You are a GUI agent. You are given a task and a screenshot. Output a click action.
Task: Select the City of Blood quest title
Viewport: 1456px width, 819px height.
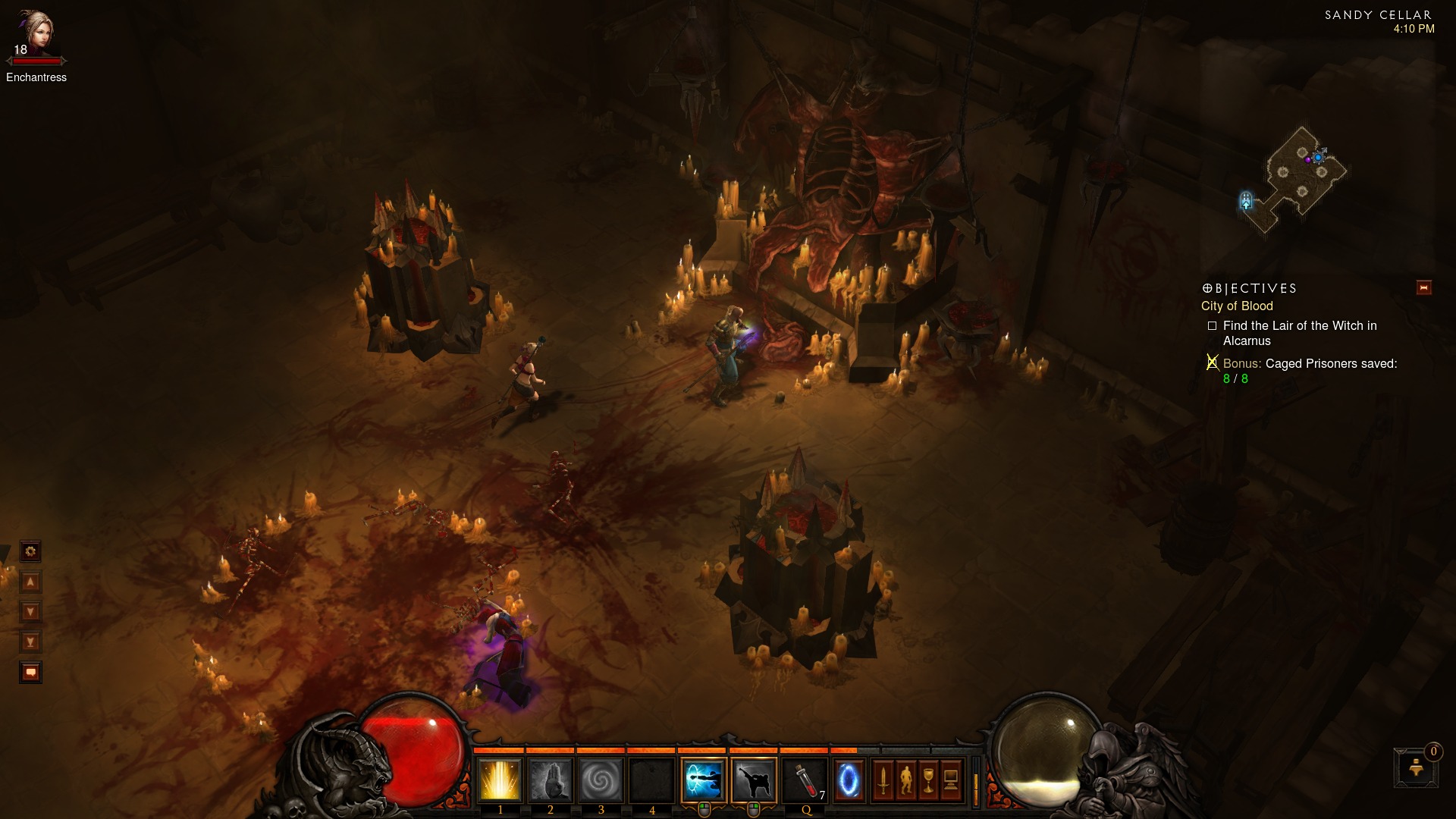pos(1237,306)
